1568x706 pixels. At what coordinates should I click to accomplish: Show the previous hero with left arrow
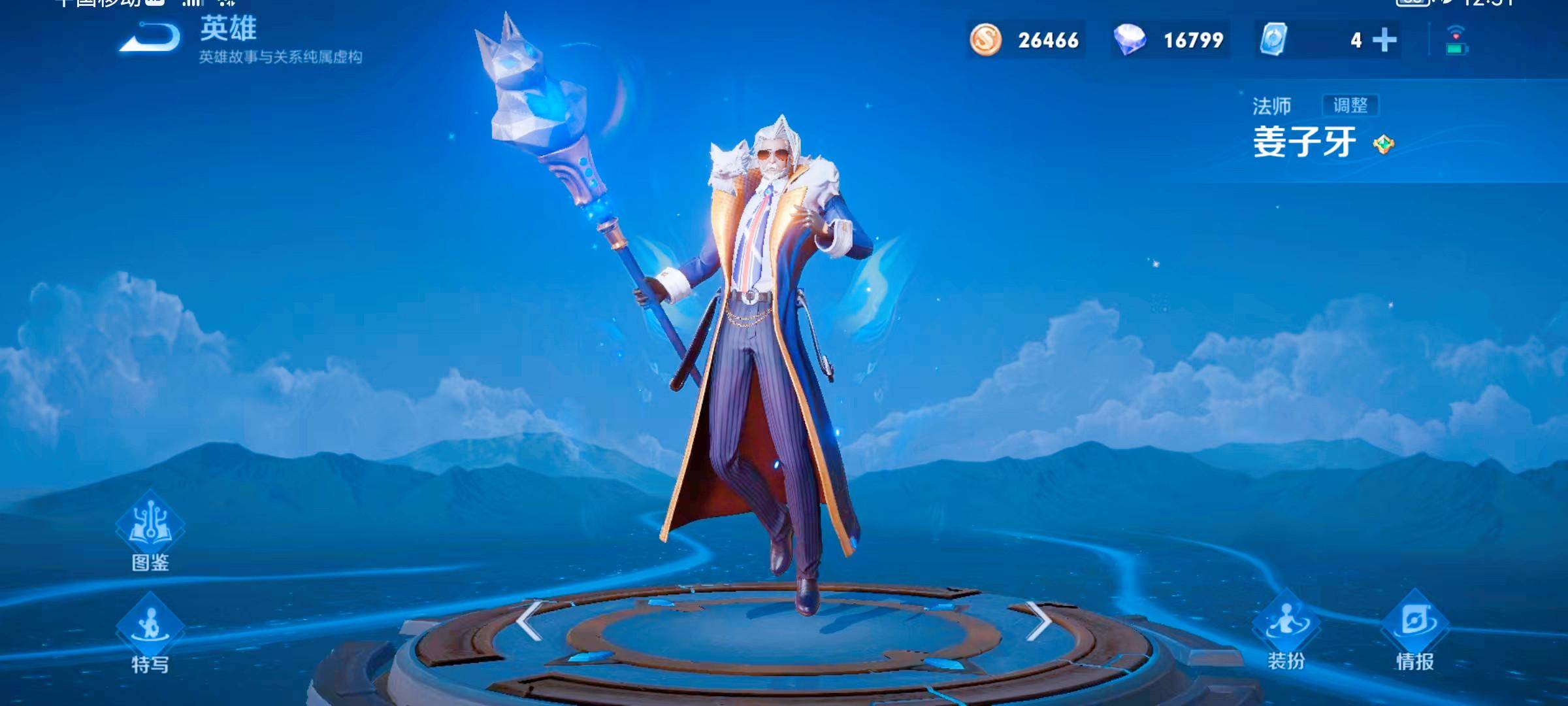[529, 621]
